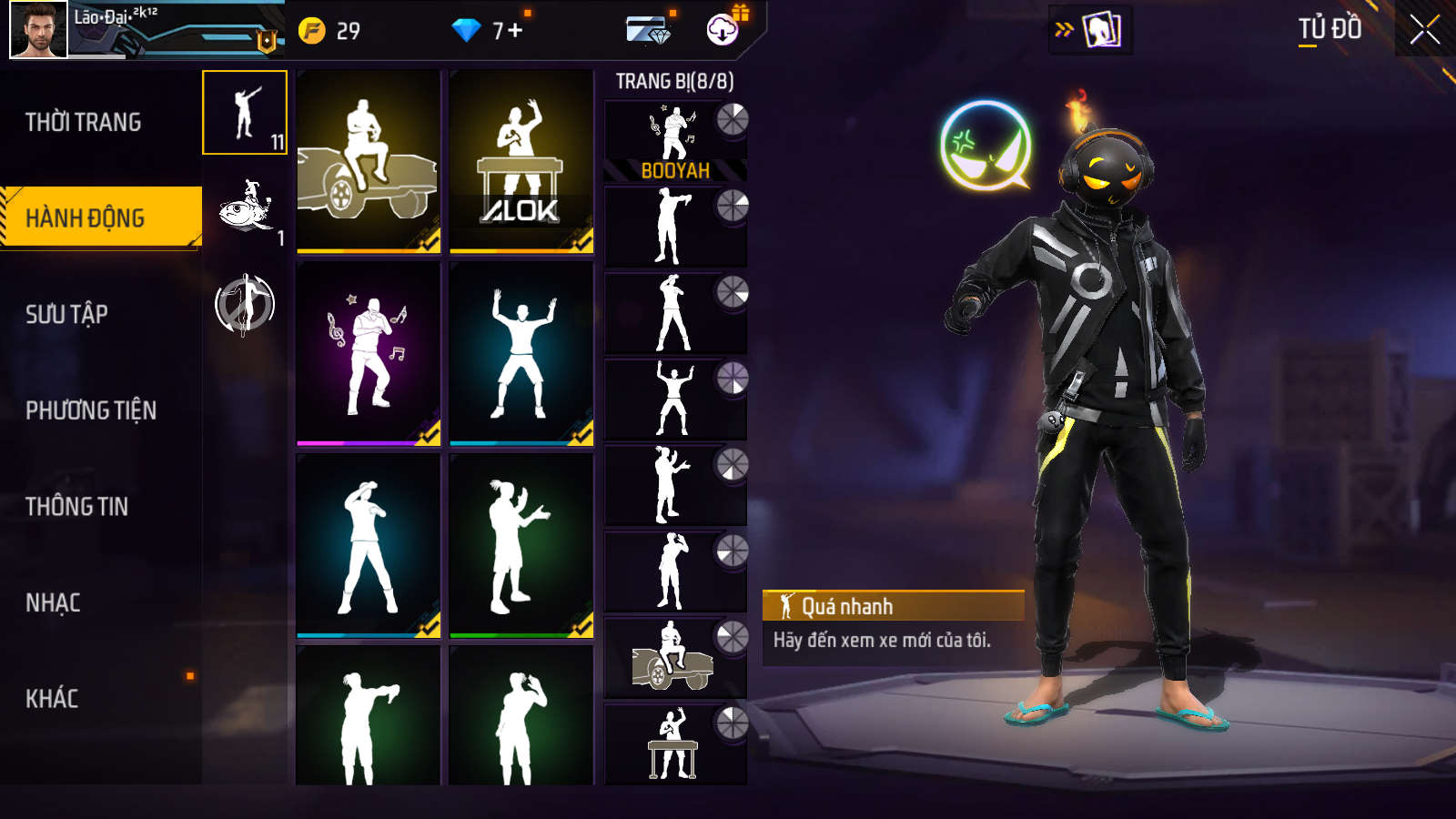This screenshot has width=1456, height=819.
Task: Open the player profile avatar
Action: (38, 29)
